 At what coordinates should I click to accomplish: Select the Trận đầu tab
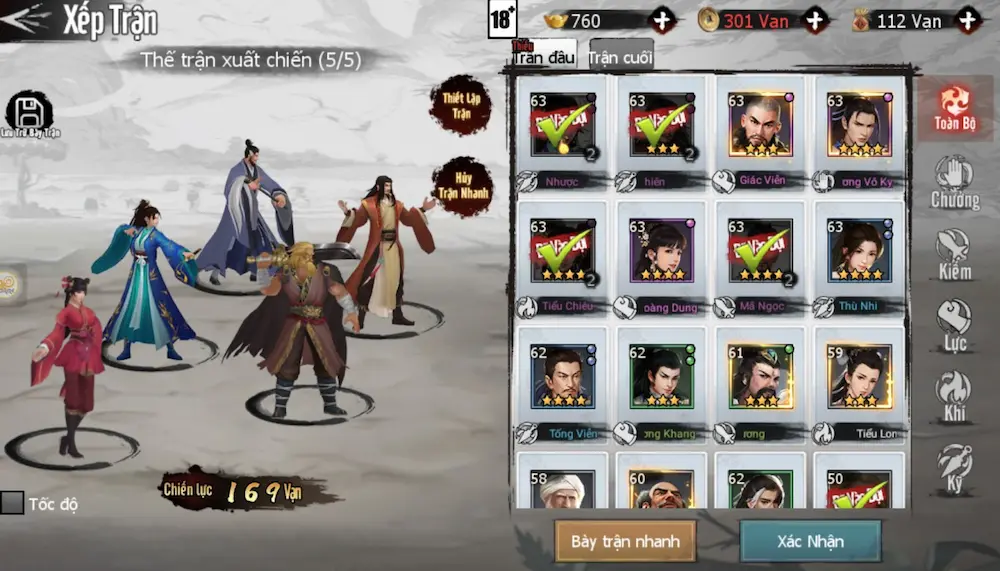tap(544, 56)
